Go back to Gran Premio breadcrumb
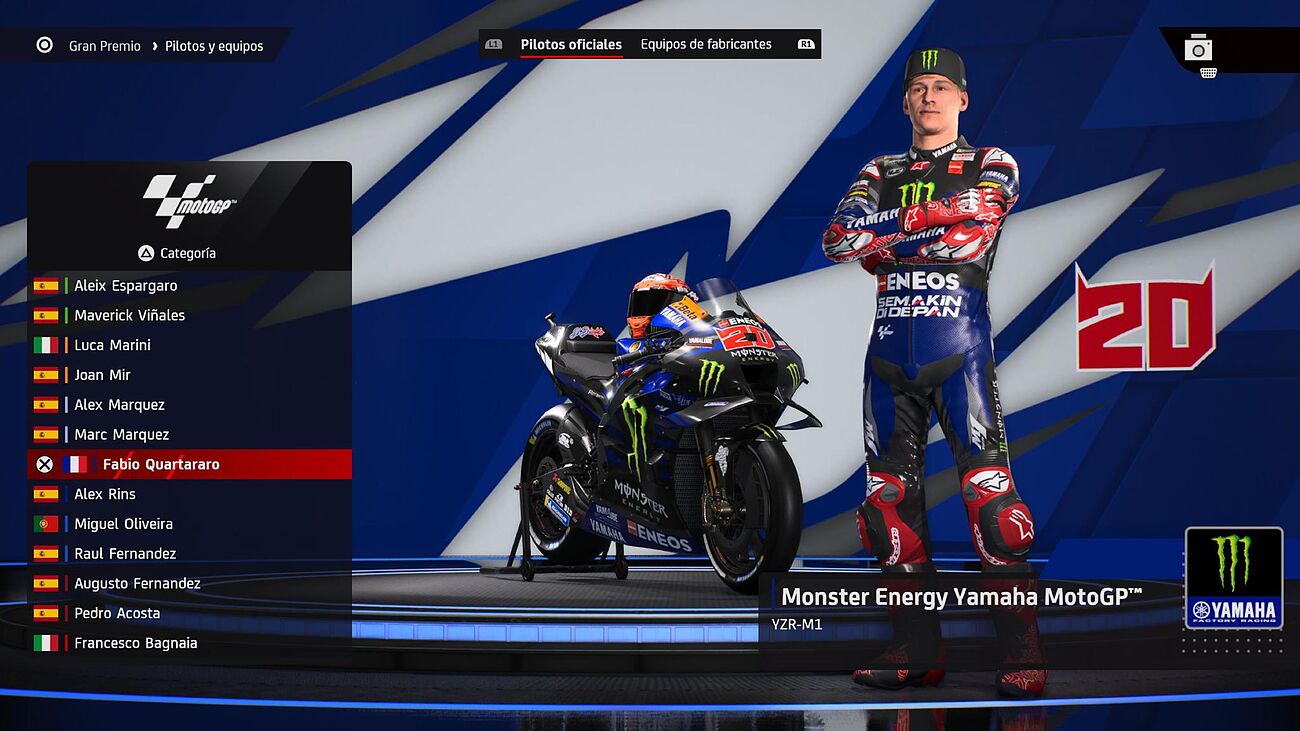Screen dimensions: 1300x731 104,46
